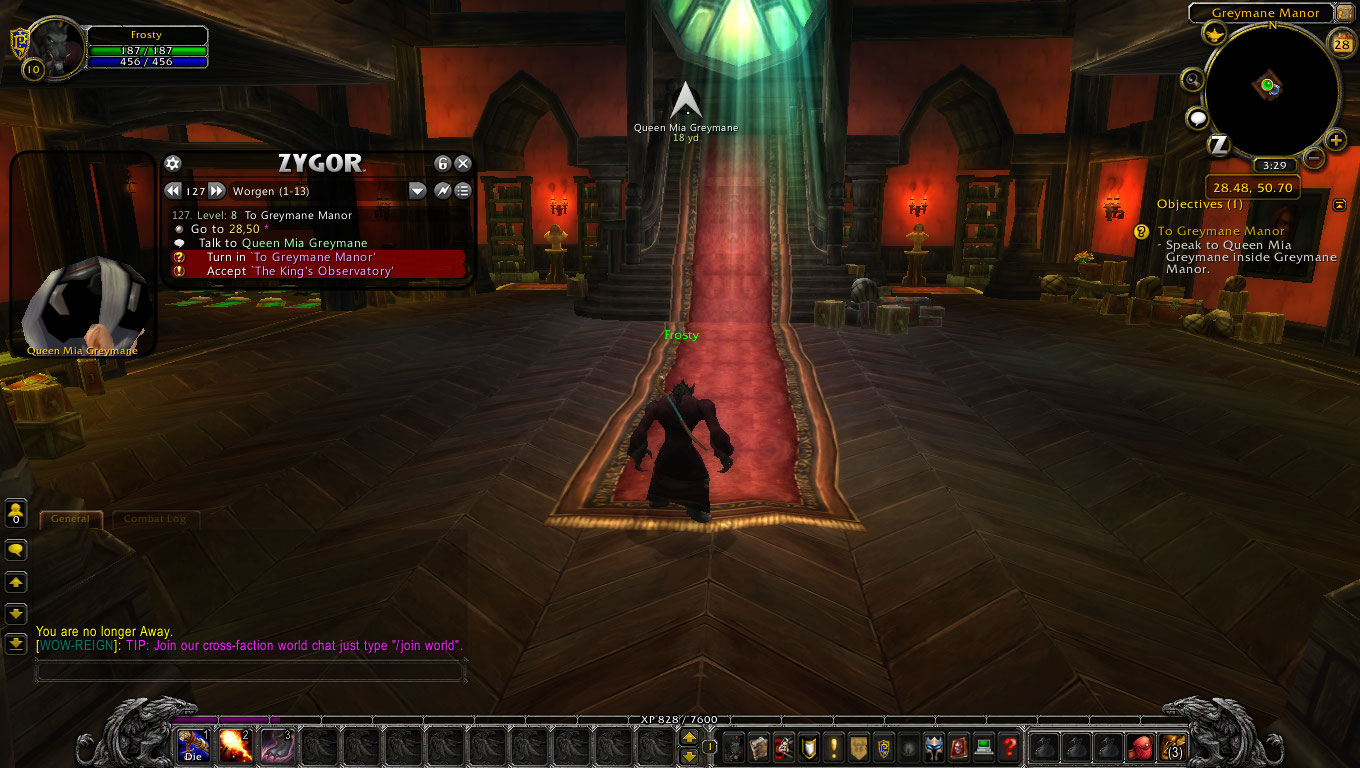Viewport: 1360px width, 768px height.
Task: Activate the fire spell in slot 2
Action: tap(238, 747)
